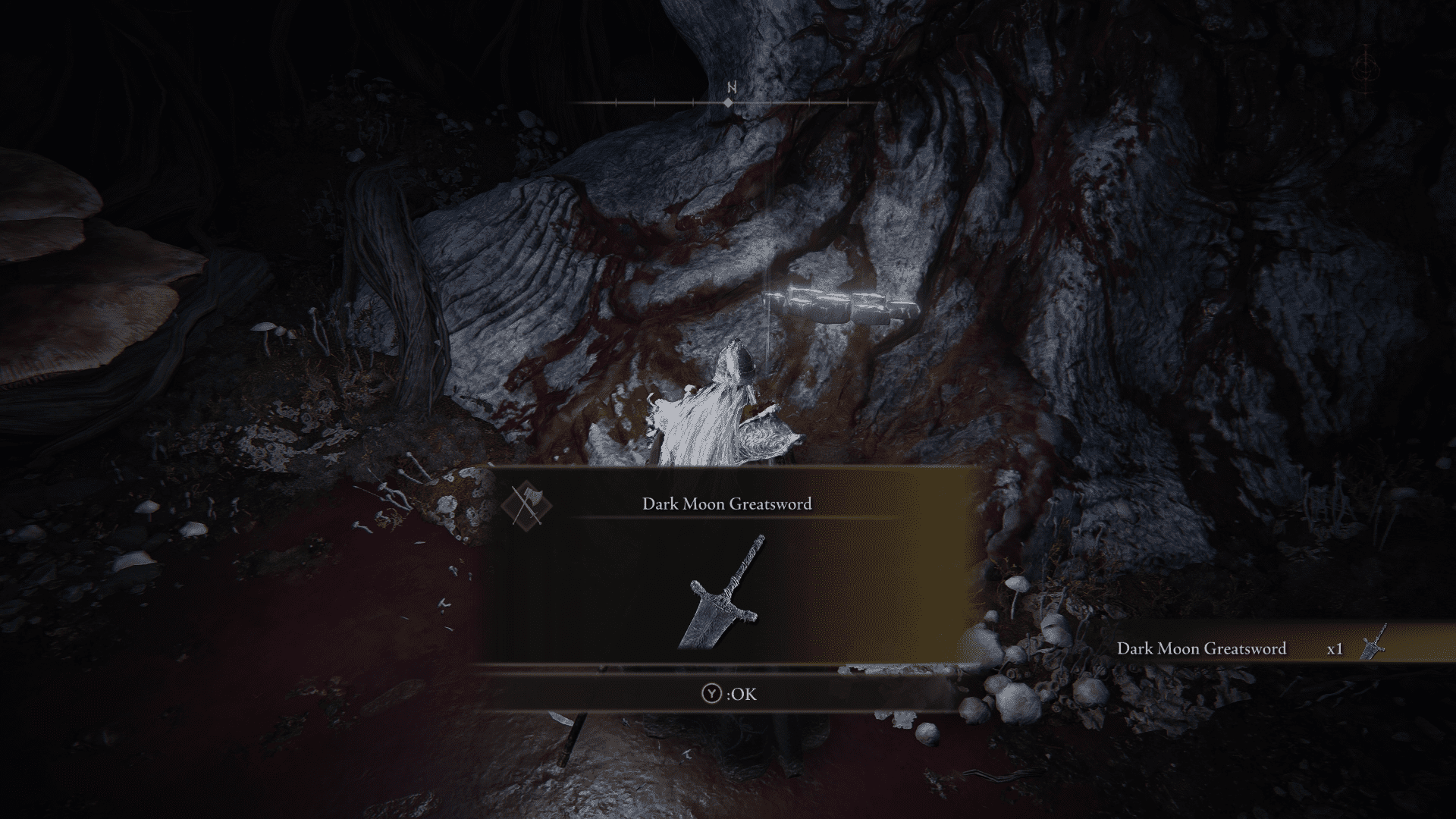Click the Y button glyph next to OK
Image resolution: width=1456 pixels, height=819 pixels.
point(711,694)
